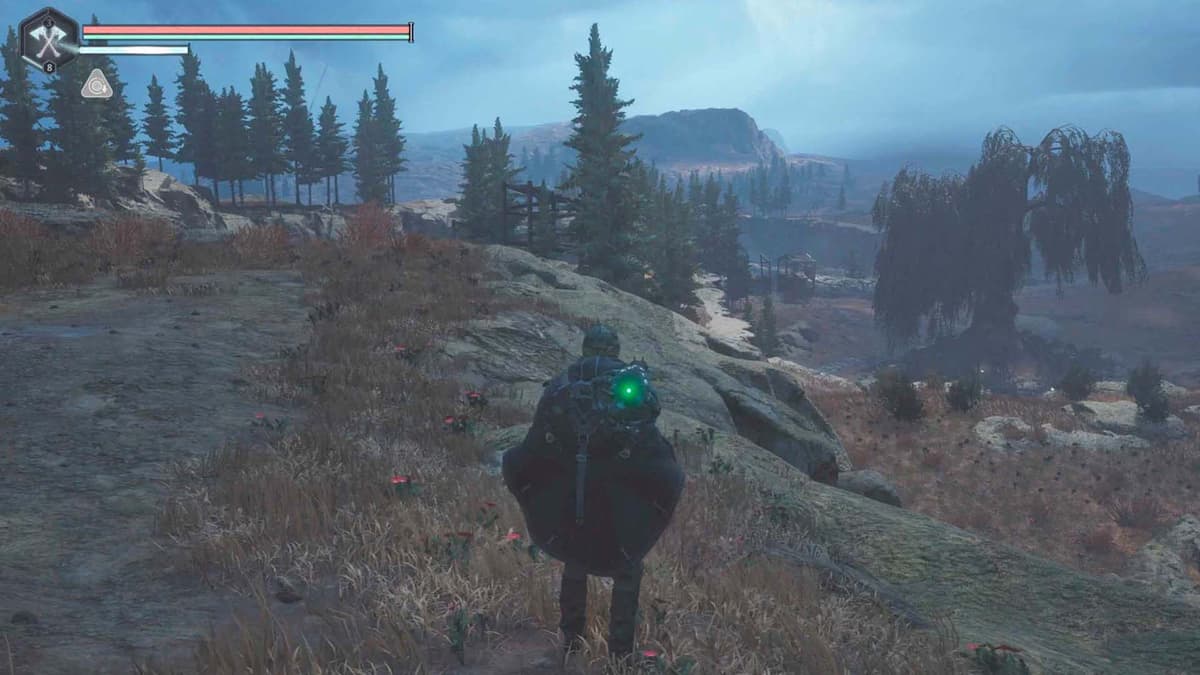Select the crossed axes weapon icon
The image size is (1200, 675).
tap(48, 41)
